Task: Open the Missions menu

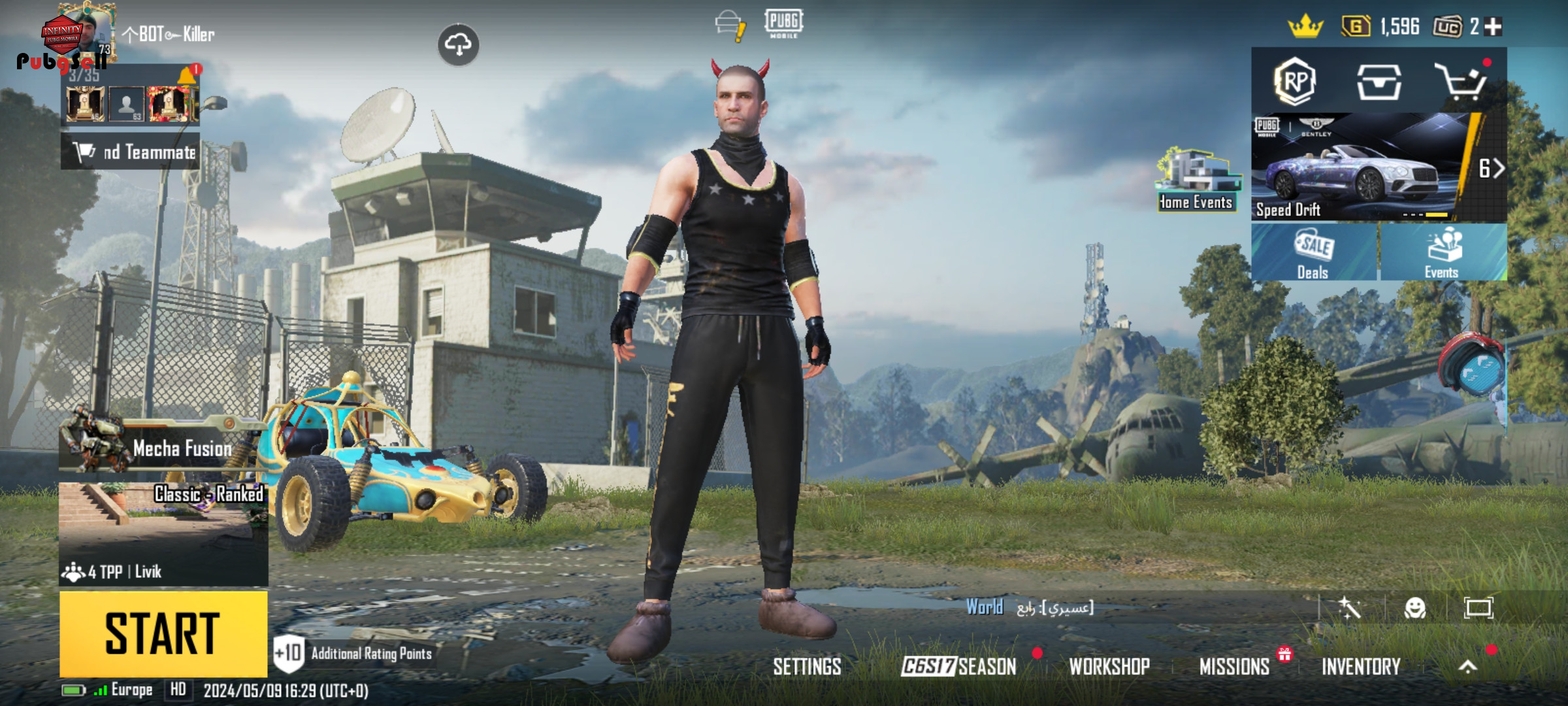Action: (x=1234, y=667)
